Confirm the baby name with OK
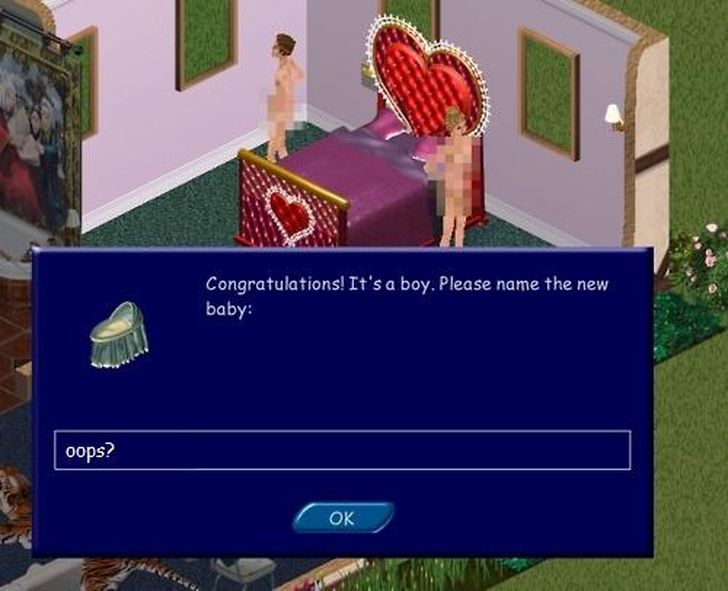 [342, 518]
